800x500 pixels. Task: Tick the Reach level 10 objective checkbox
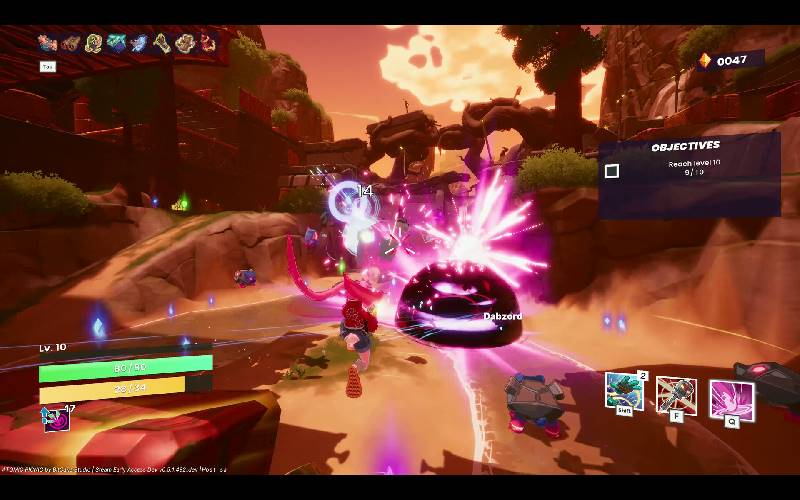click(612, 171)
